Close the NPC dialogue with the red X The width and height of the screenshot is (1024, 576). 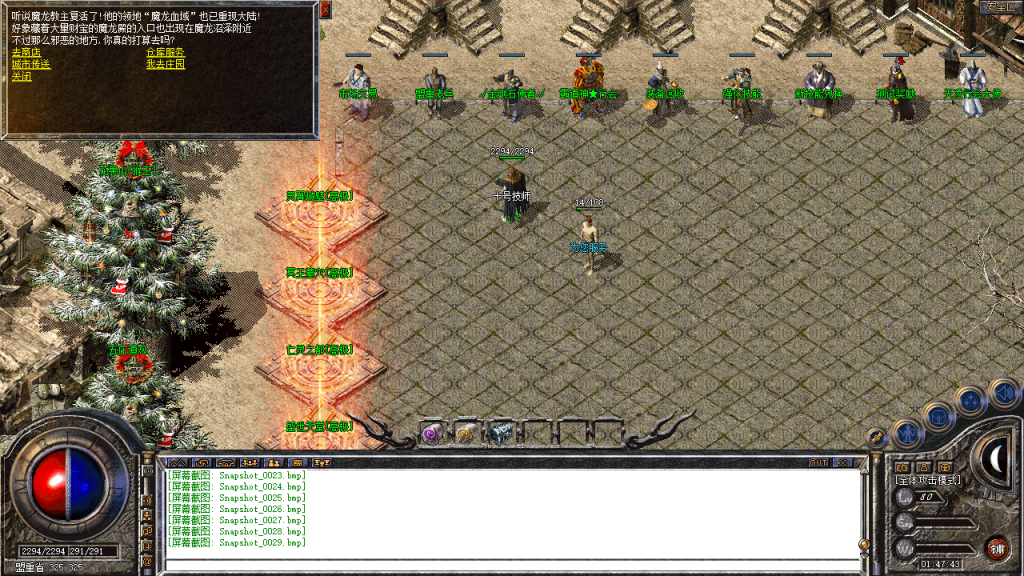[327, 9]
